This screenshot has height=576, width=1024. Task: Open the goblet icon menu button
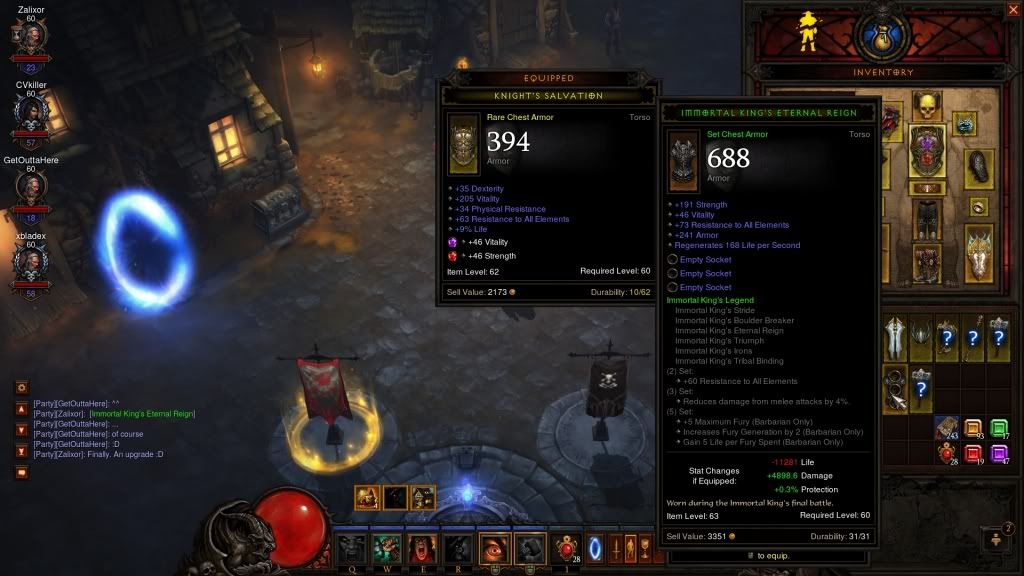click(x=645, y=547)
